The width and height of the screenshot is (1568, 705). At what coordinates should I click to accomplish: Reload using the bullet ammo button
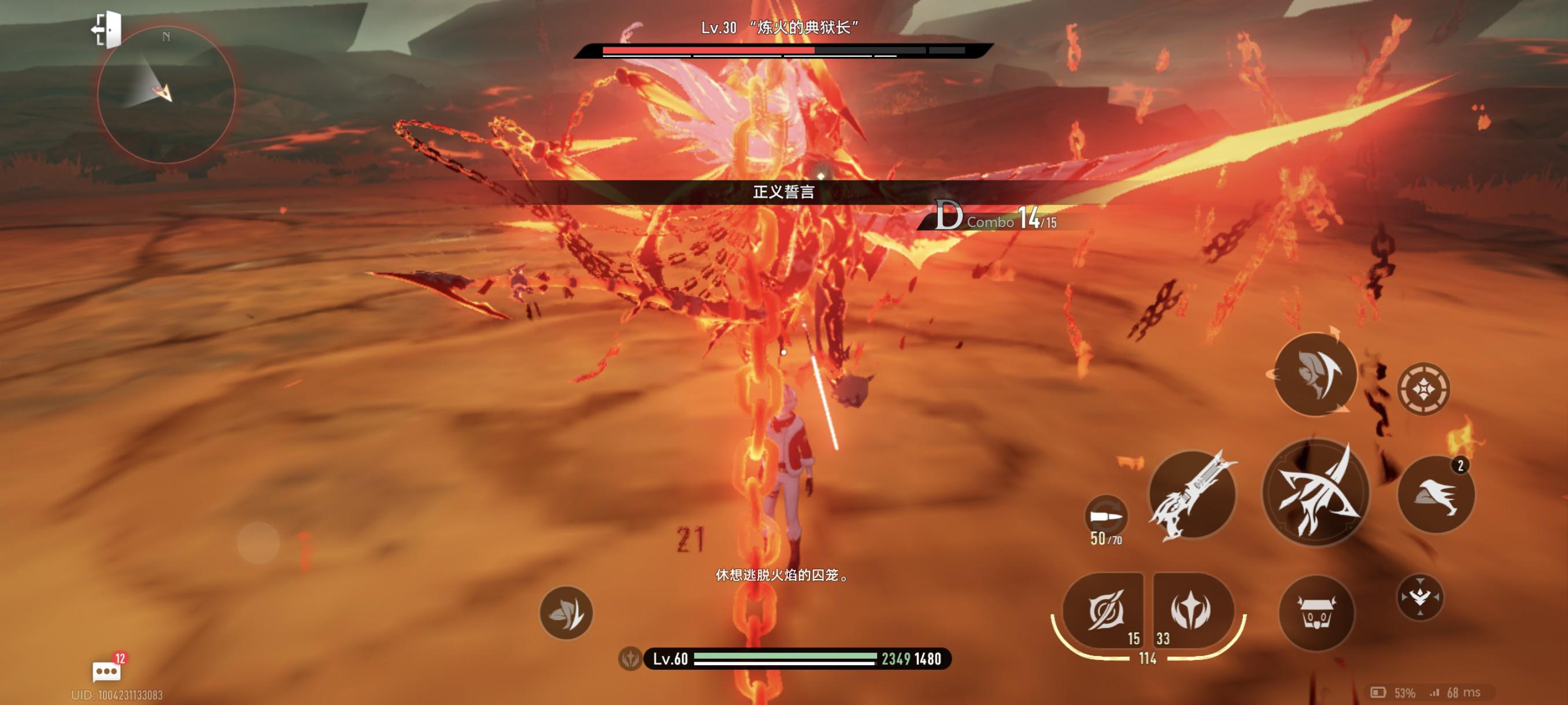click(x=1106, y=517)
